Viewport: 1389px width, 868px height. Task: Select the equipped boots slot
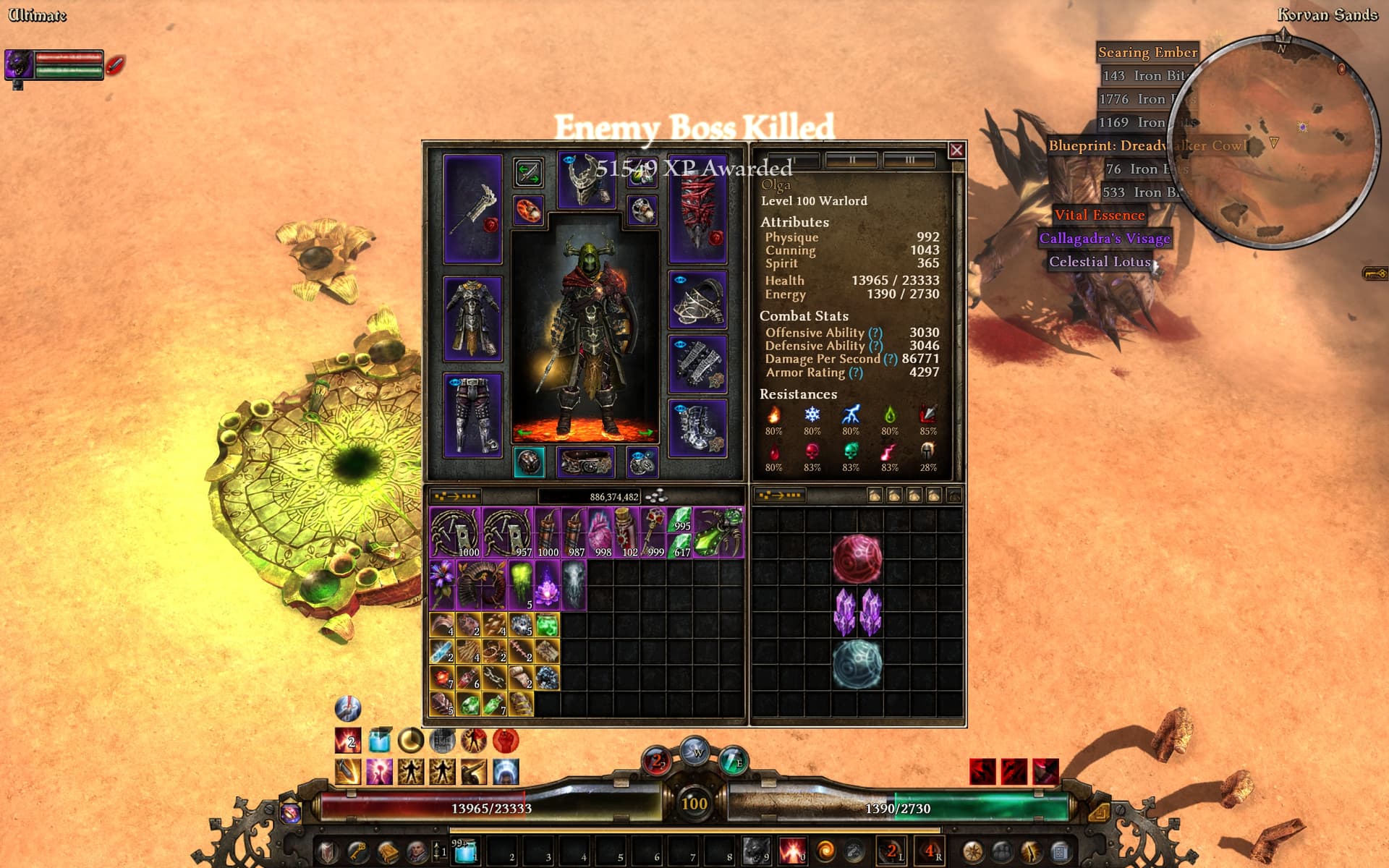[x=697, y=427]
